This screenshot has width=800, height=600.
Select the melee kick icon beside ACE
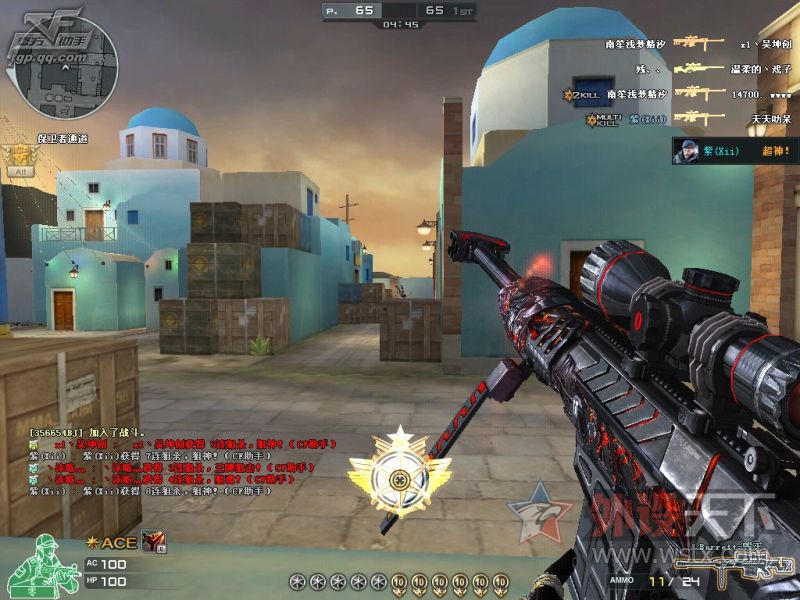pyautogui.click(x=154, y=541)
